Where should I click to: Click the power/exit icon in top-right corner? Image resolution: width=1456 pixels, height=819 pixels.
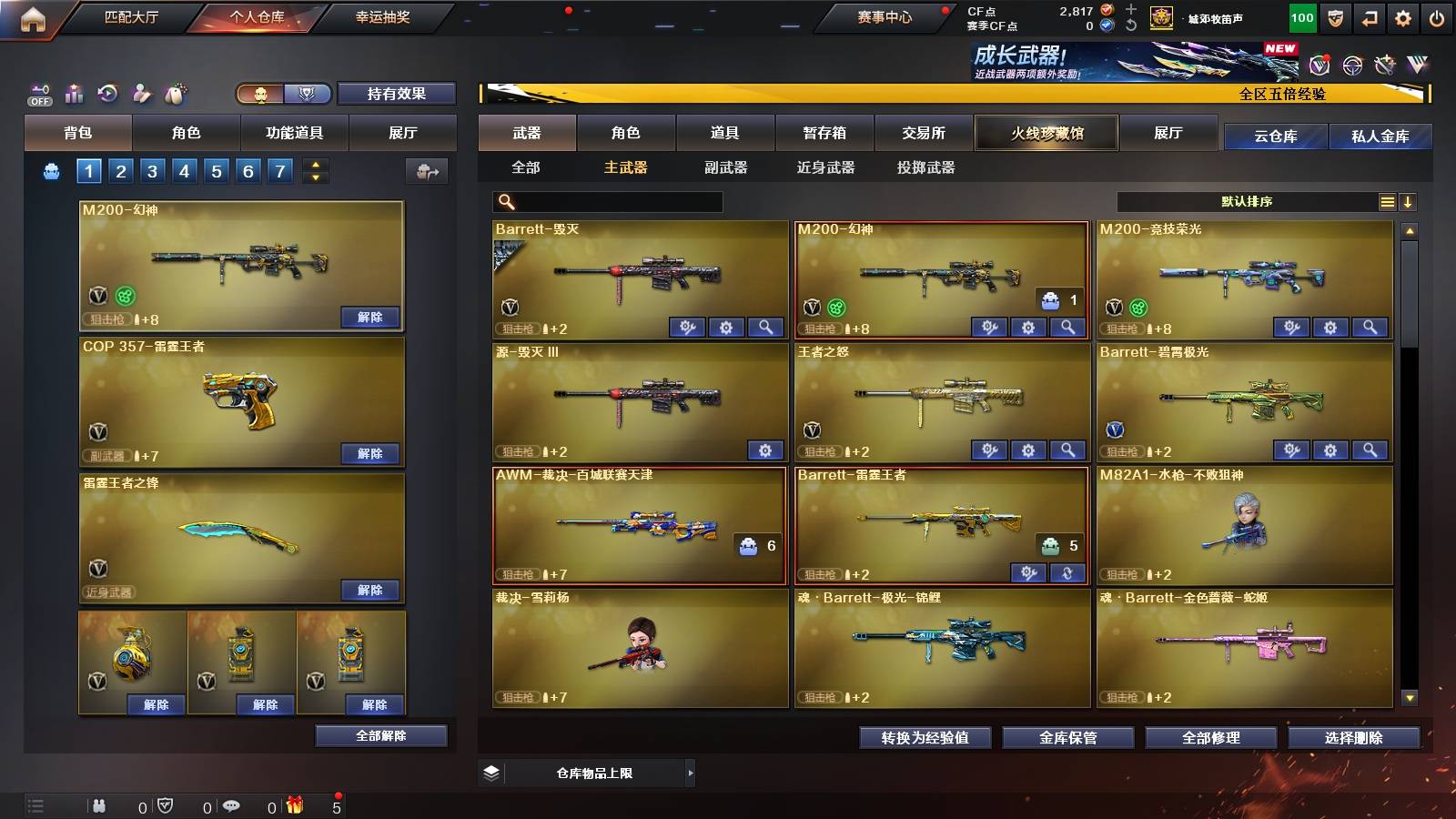point(1436,16)
